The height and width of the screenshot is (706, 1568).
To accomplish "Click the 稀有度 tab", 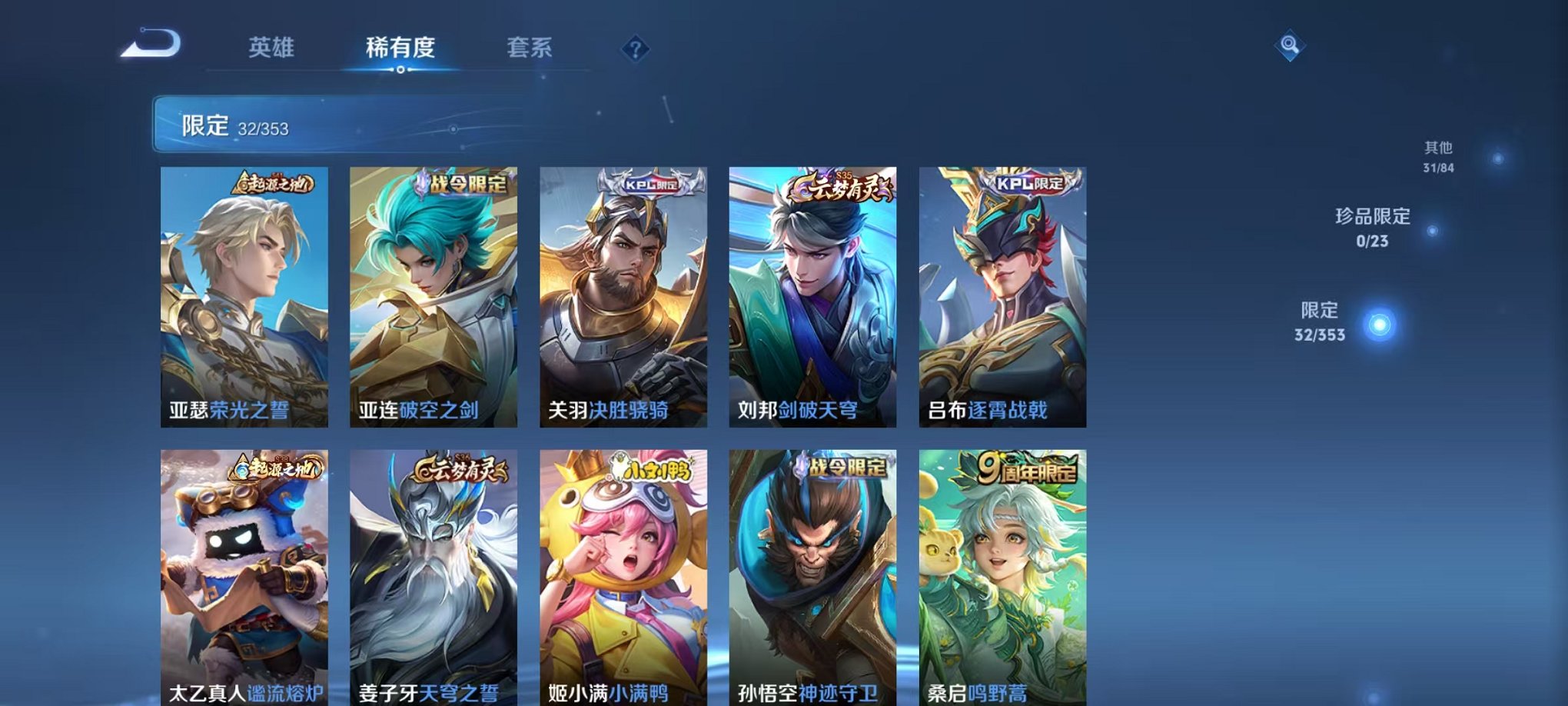I will [x=401, y=47].
